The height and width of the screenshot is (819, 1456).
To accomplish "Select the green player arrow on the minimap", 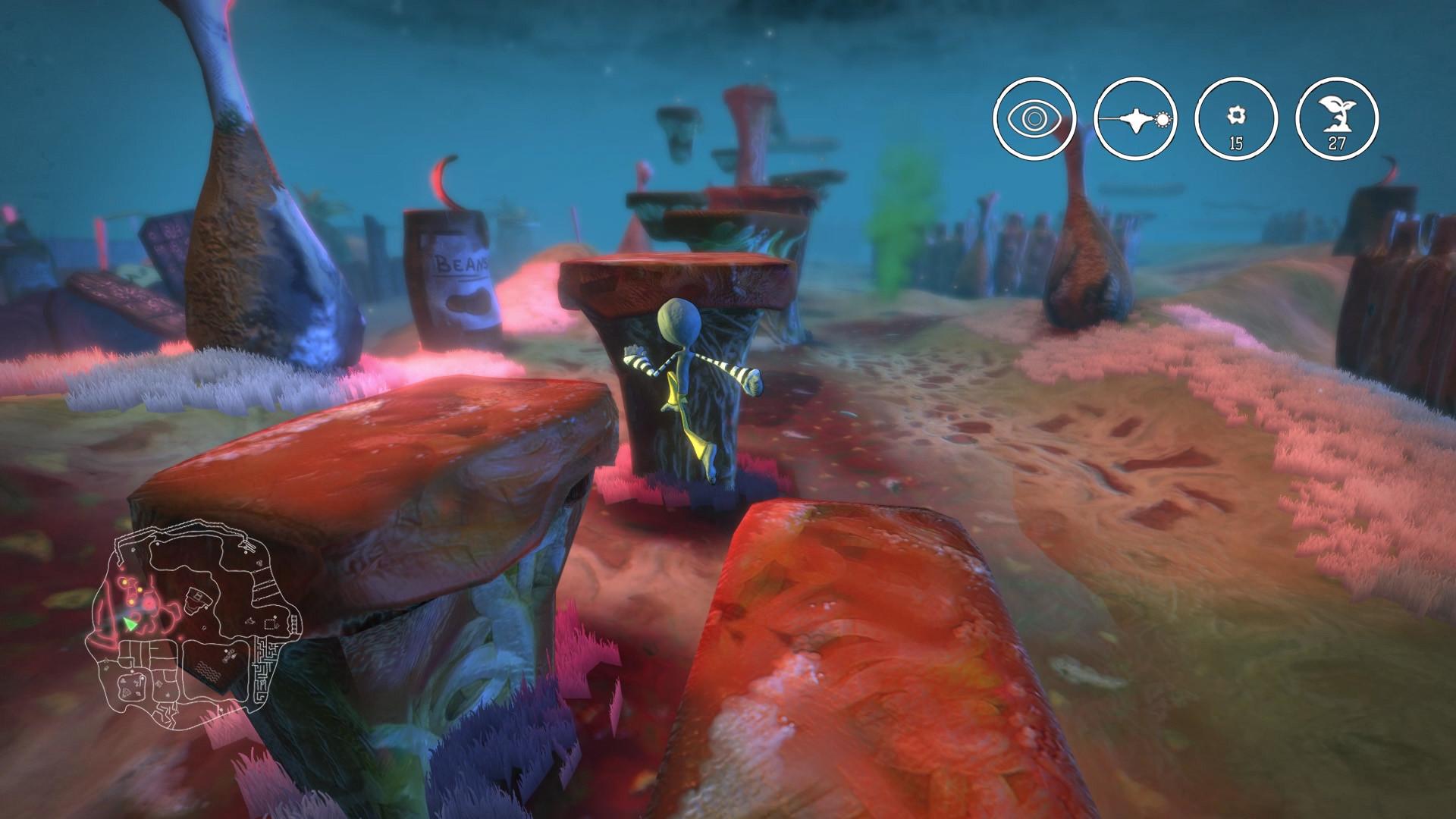I will point(130,623).
